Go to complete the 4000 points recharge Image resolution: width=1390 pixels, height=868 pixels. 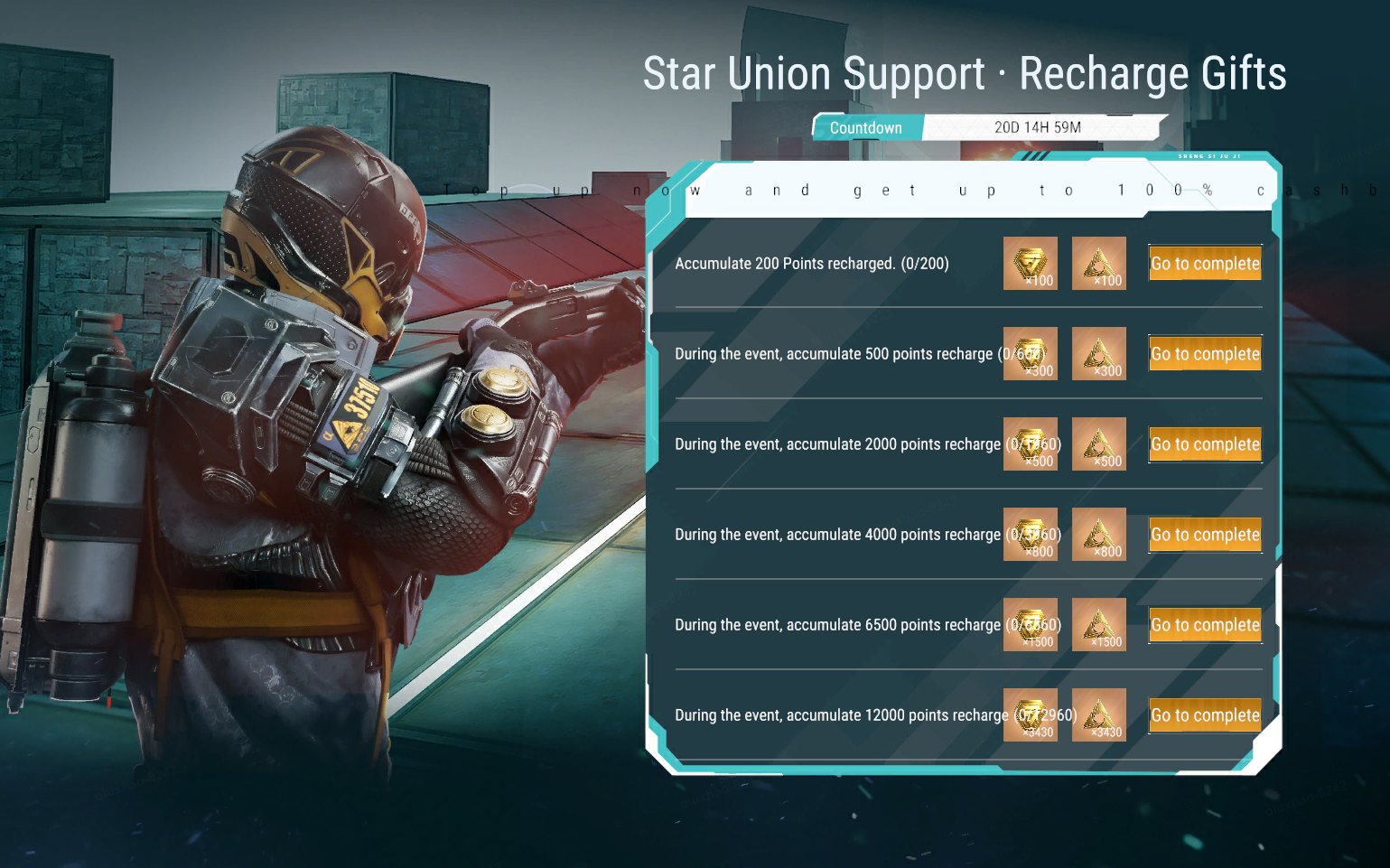(x=1205, y=535)
